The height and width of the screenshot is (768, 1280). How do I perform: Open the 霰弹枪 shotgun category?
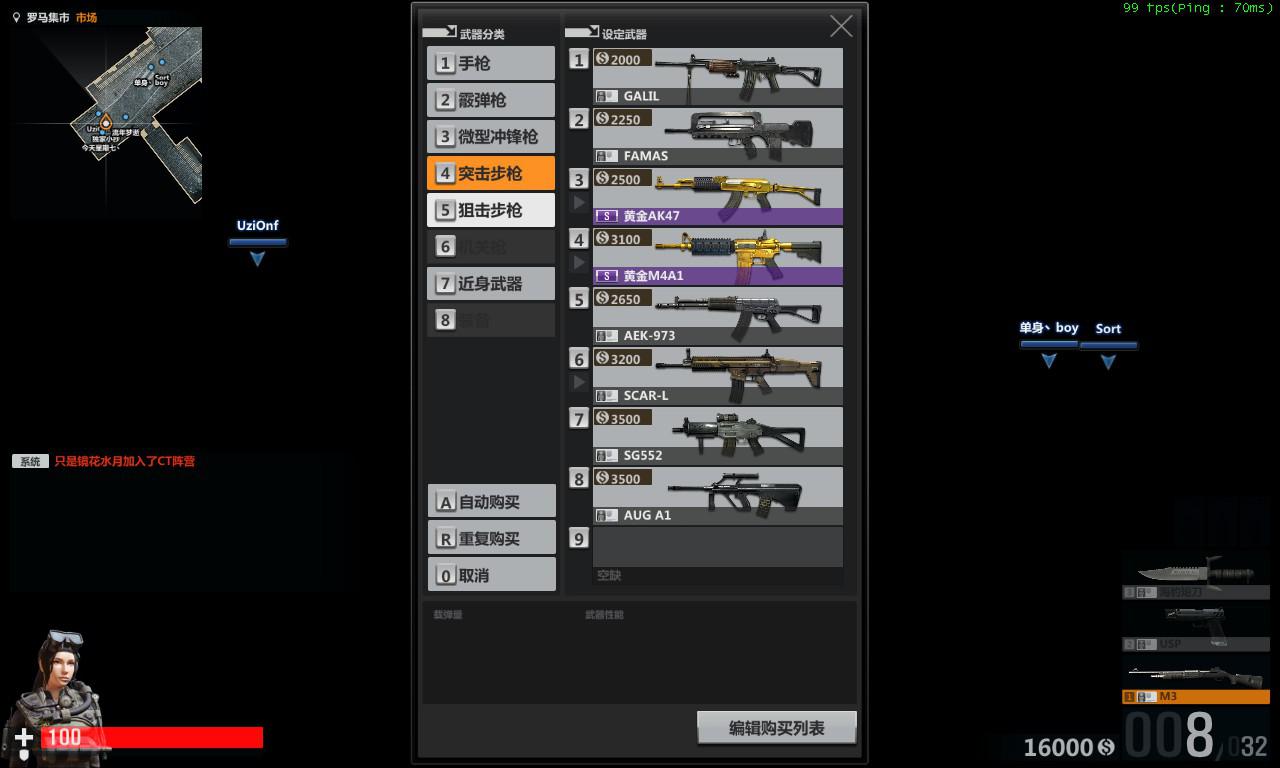pyautogui.click(x=491, y=100)
